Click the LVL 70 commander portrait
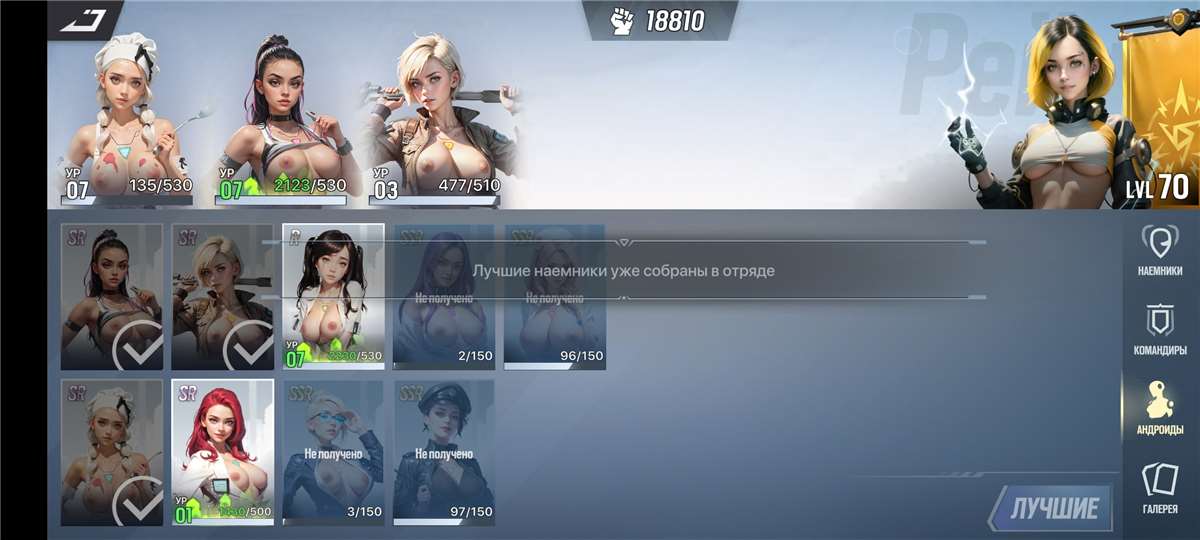 1070,110
